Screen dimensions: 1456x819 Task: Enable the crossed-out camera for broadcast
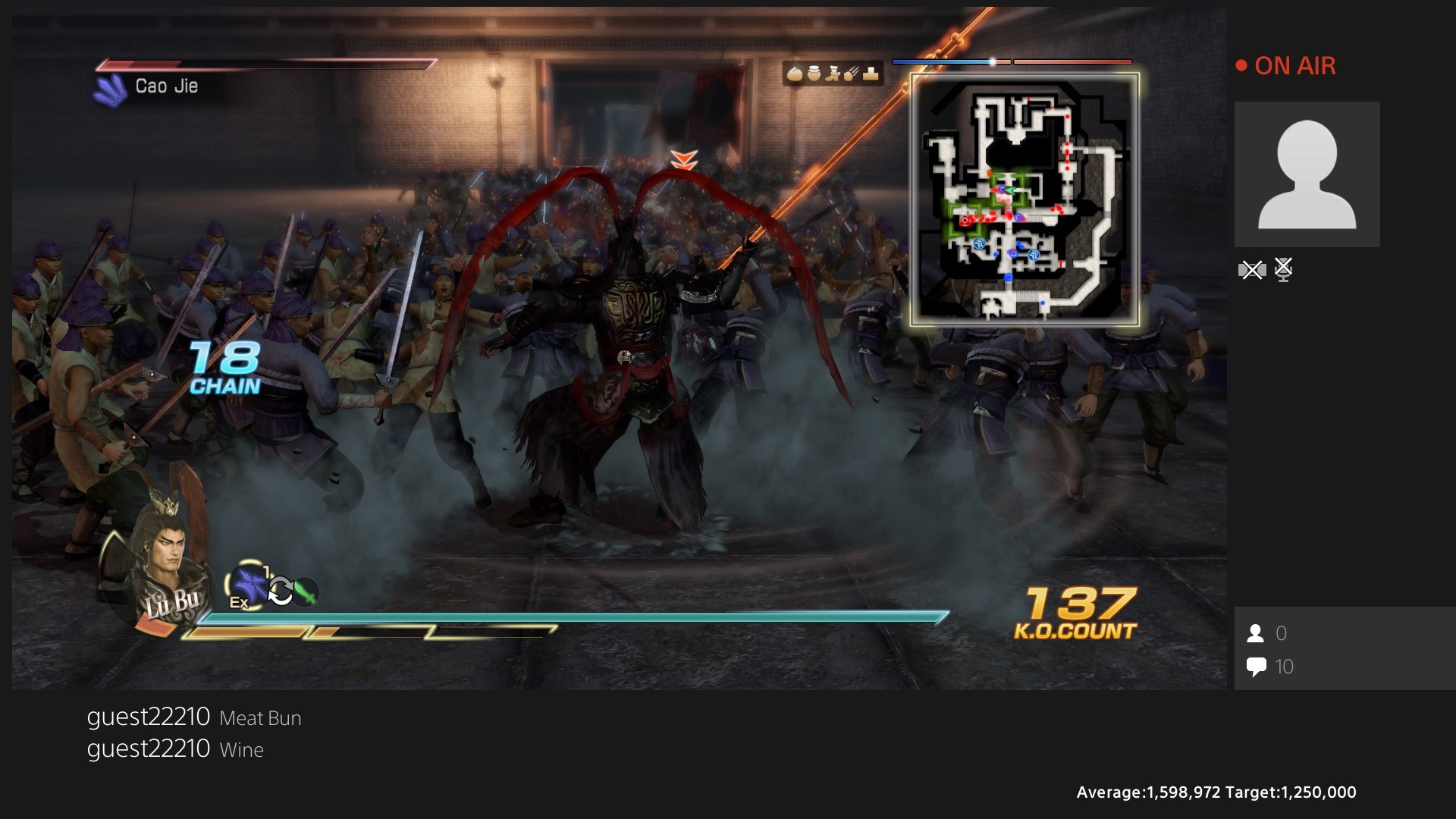point(1253,269)
